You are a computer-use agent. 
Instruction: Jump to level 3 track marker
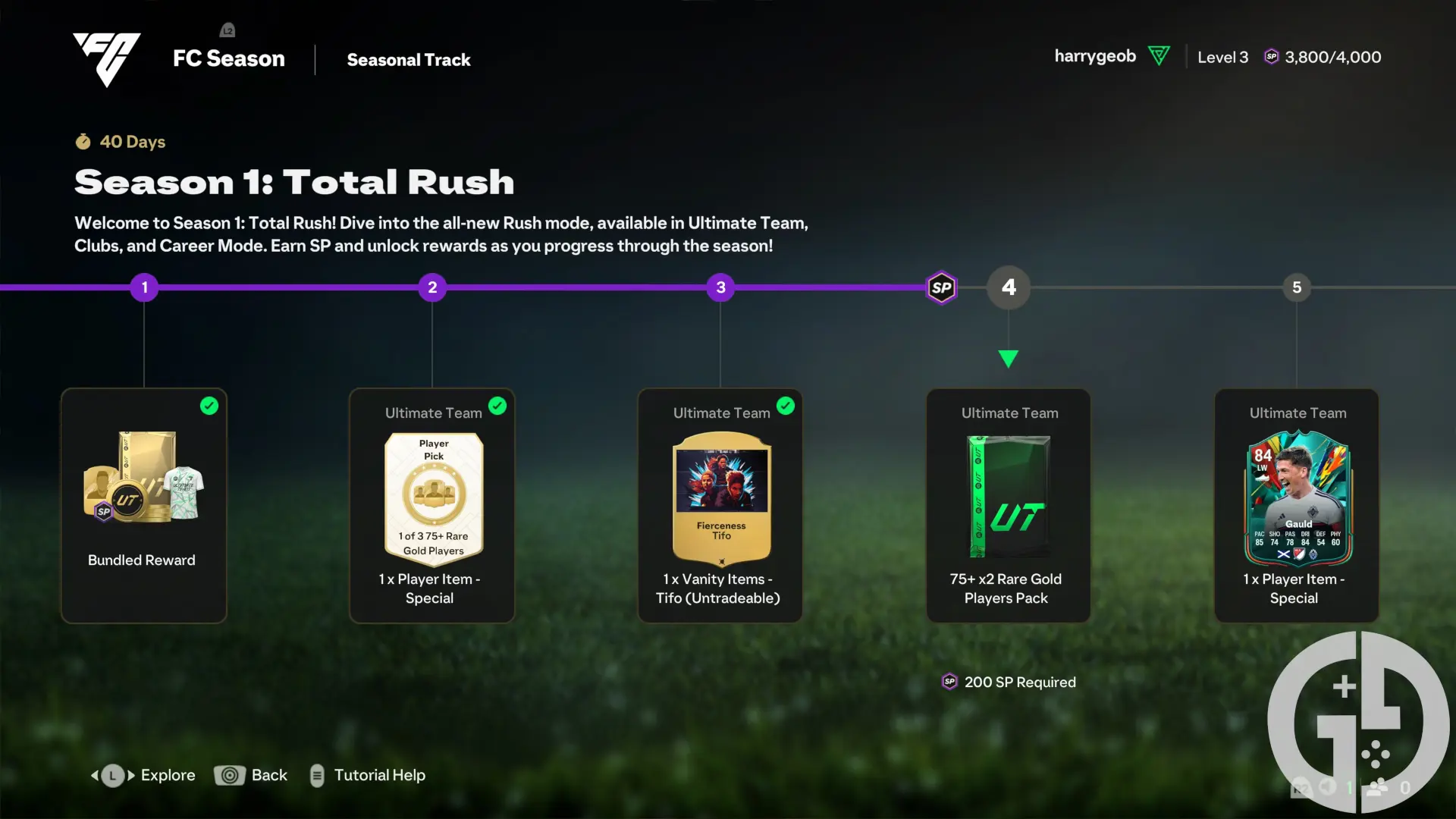[720, 287]
